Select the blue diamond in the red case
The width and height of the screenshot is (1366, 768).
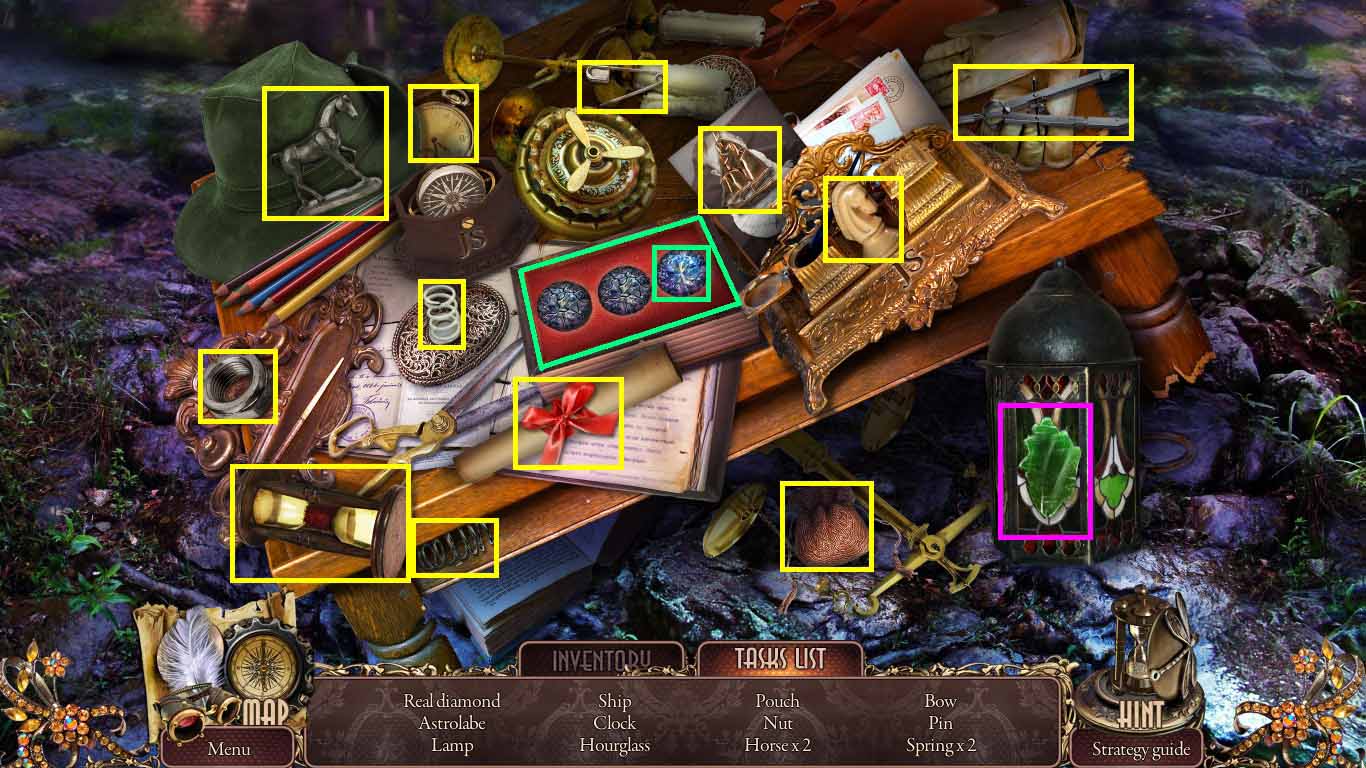684,272
